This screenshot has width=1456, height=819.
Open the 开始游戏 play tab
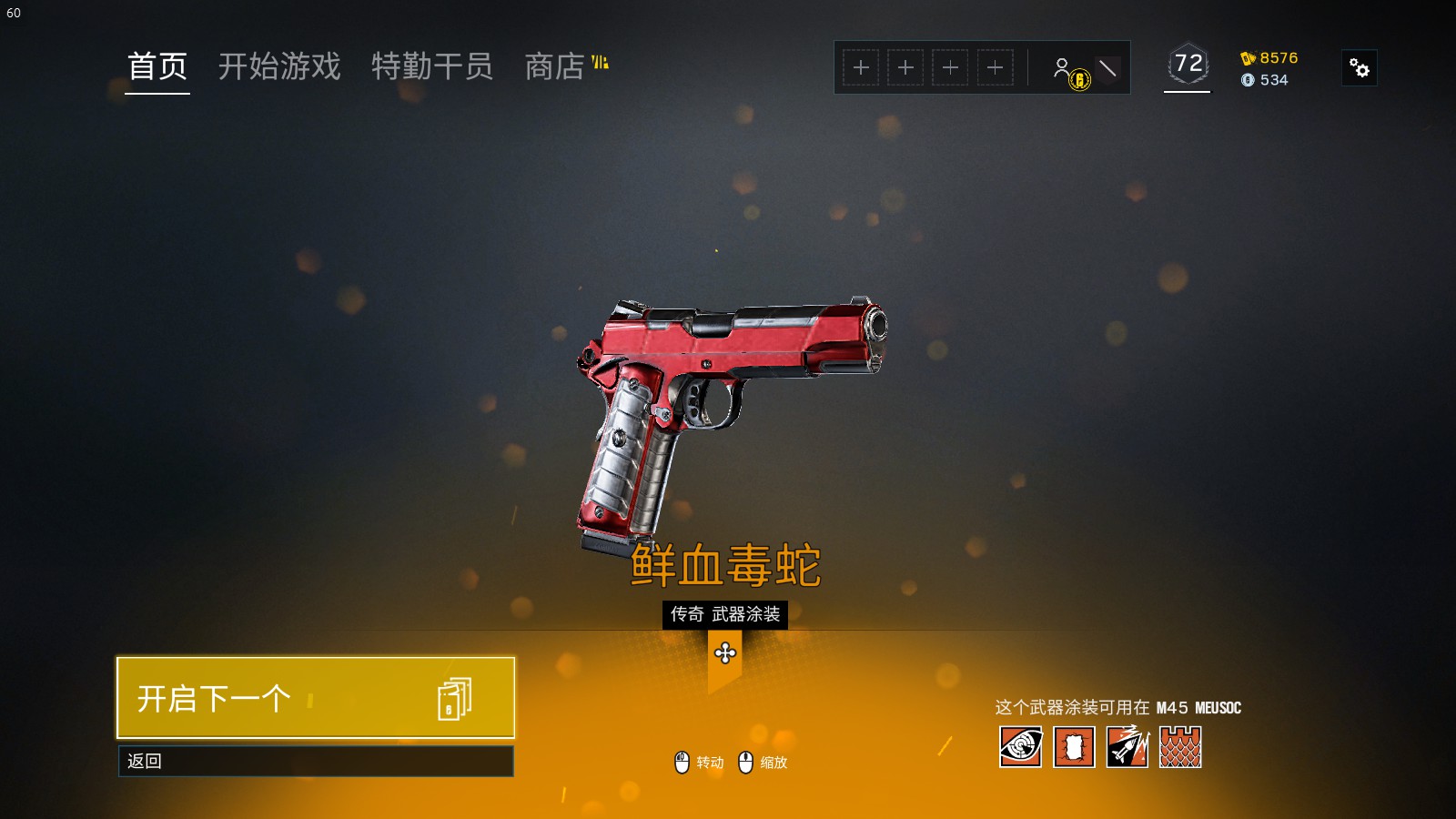[279, 66]
